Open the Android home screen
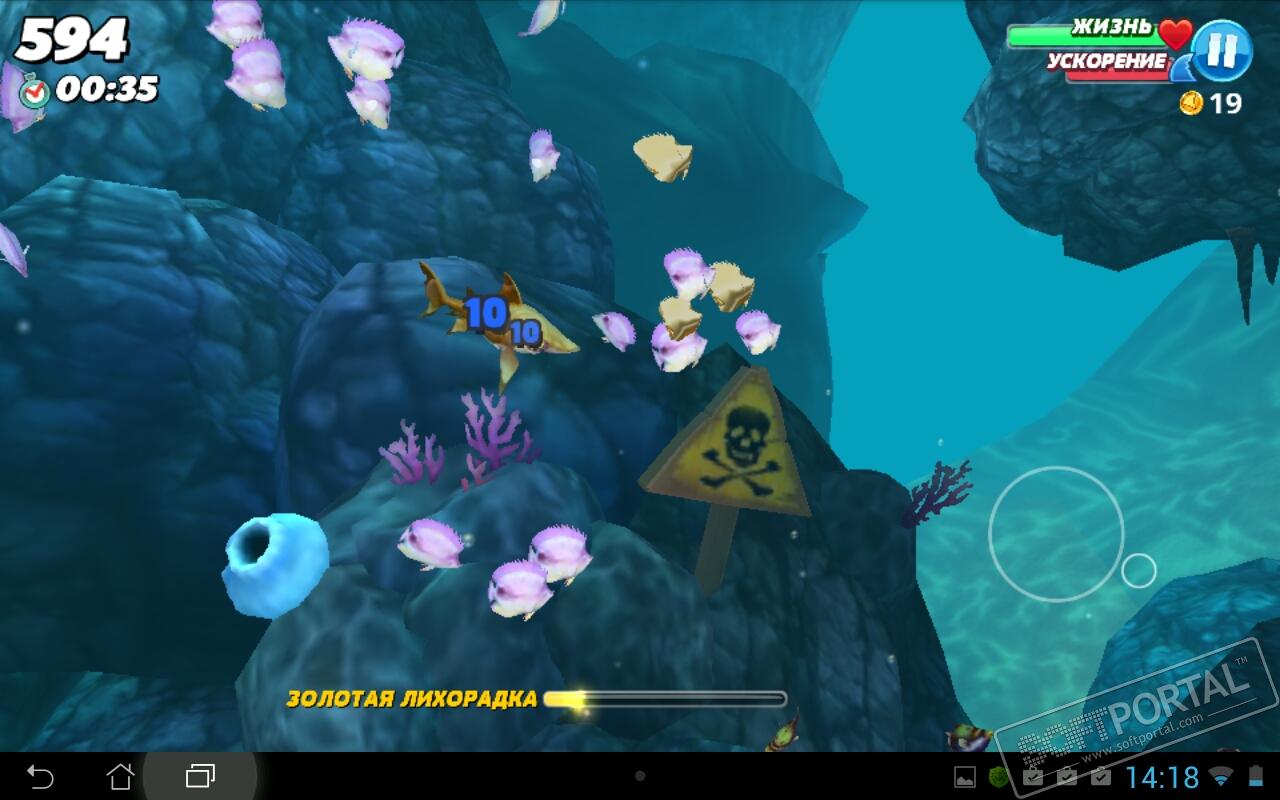The height and width of the screenshot is (800, 1280). tap(120, 776)
